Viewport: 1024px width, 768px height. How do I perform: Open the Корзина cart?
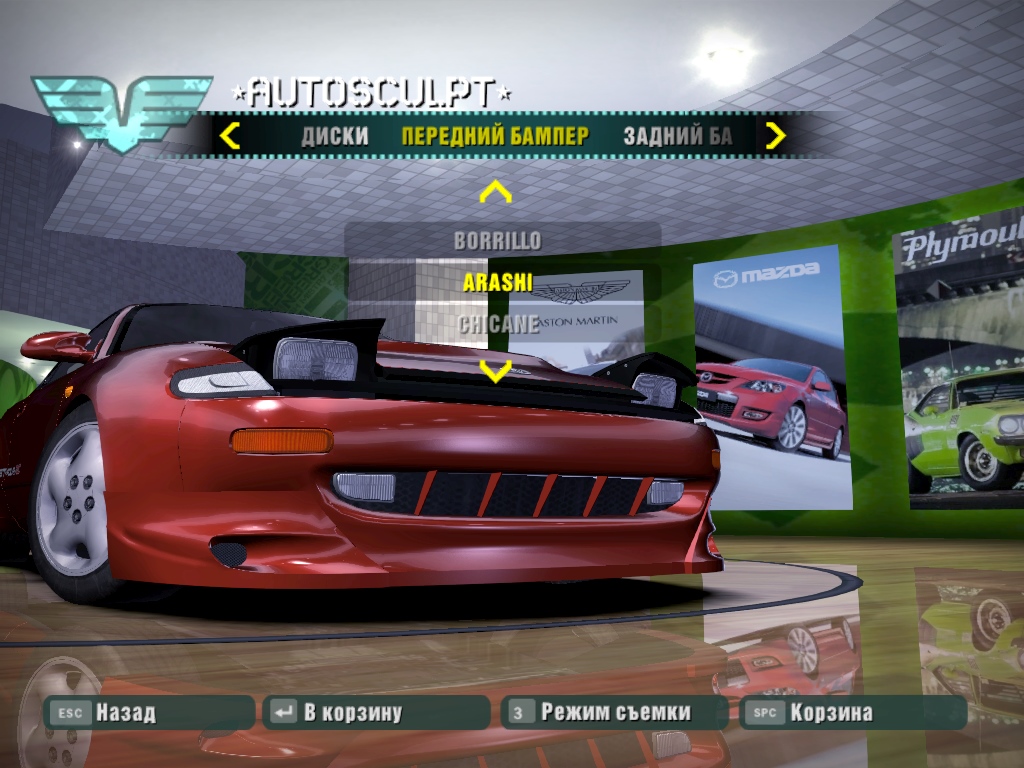tap(852, 713)
